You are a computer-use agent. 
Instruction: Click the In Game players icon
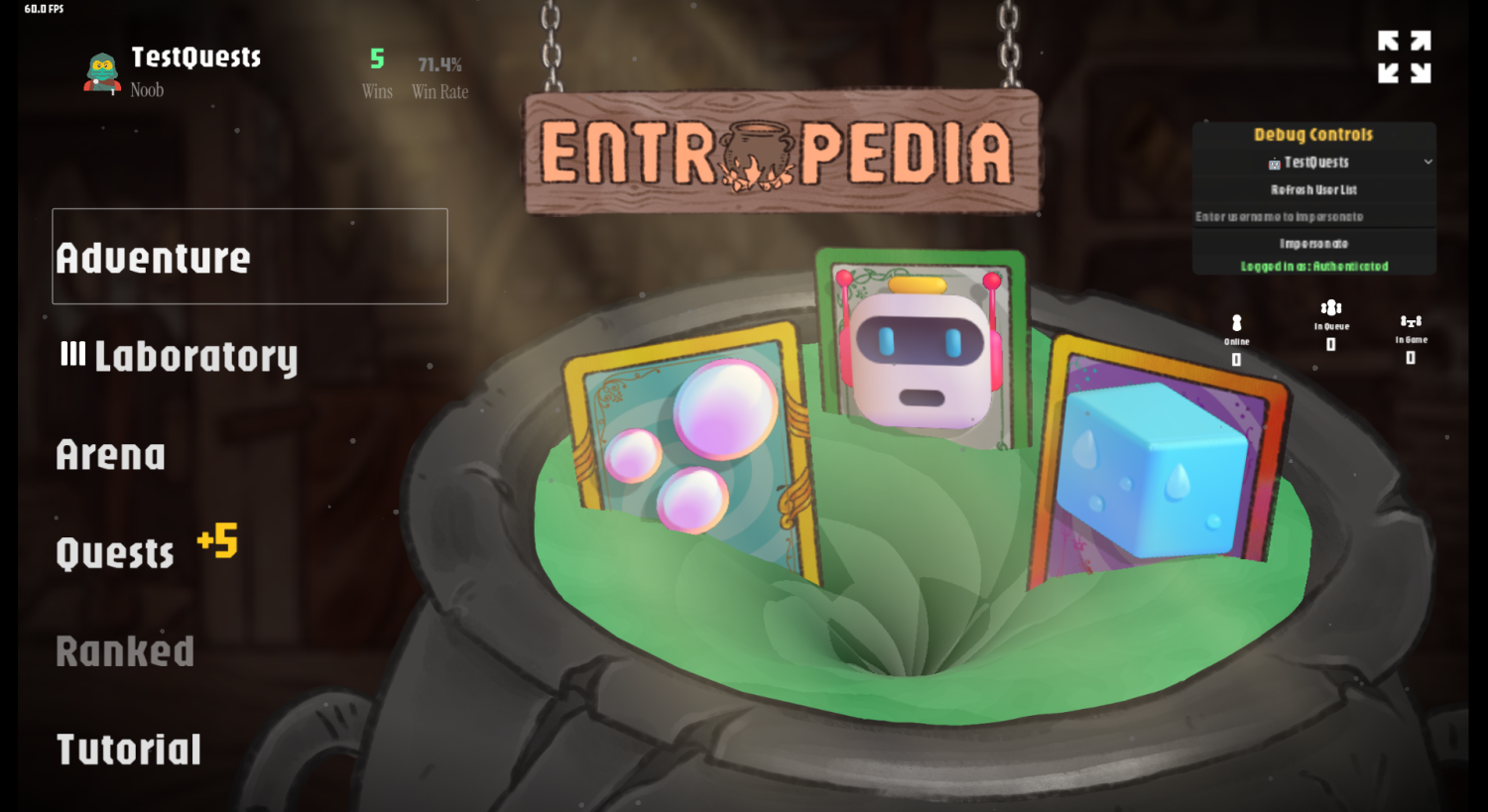tap(1411, 320)
